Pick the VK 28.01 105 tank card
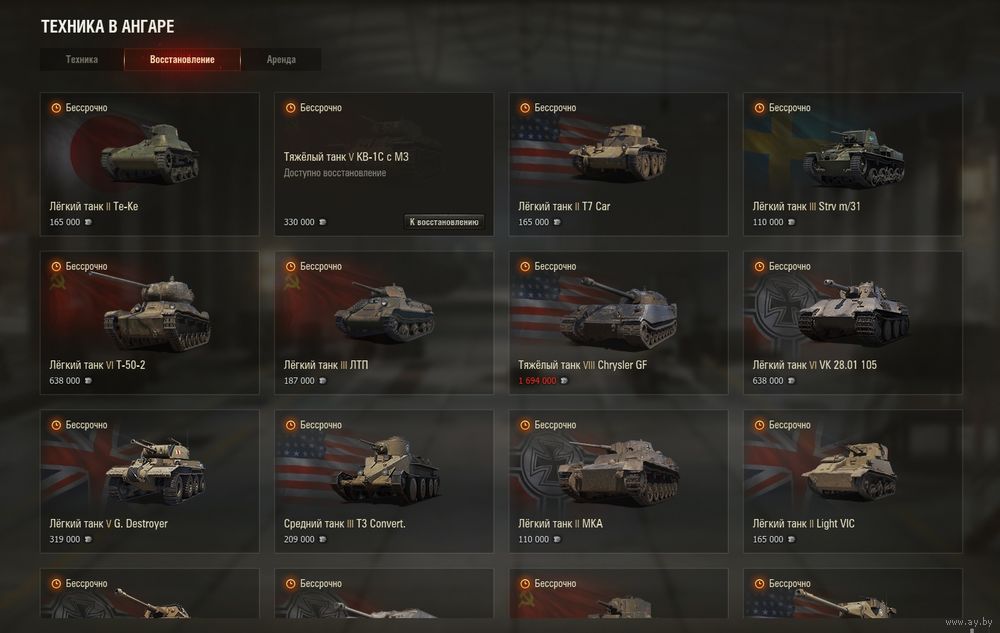Viewport: 1000px width, 633px height. tap(852, 322)
